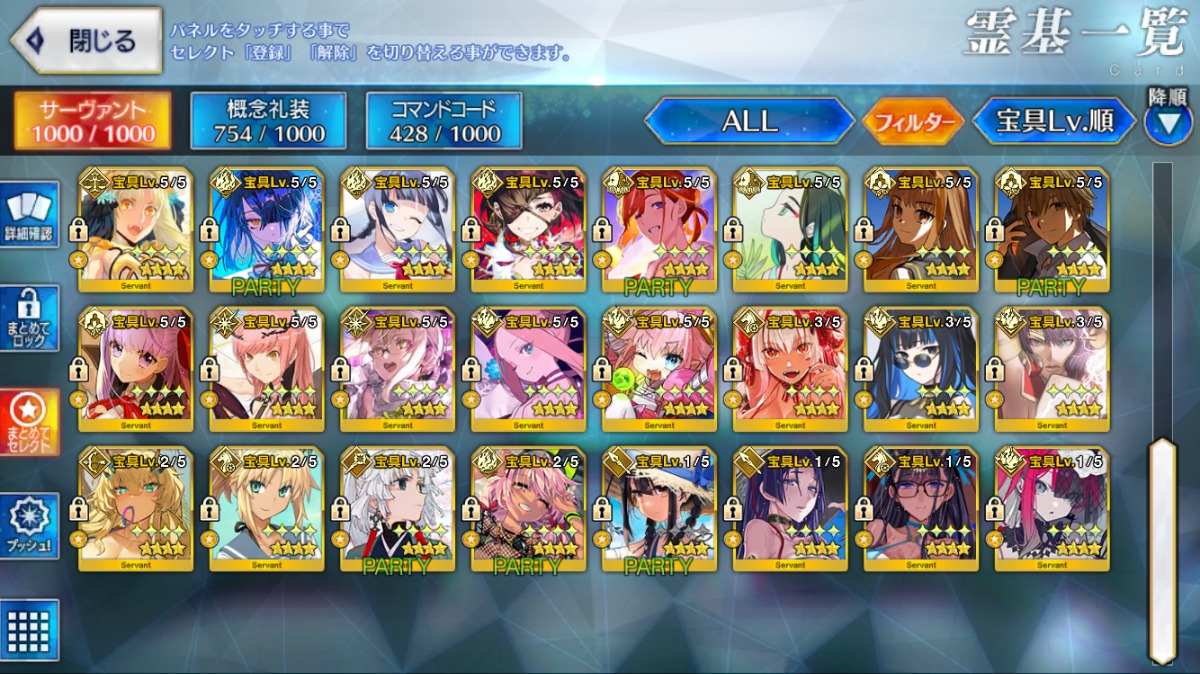The height and width of the screenshot is (674, 1200).
Task: Pick the eyepatch servant card
Action: point(528,229)
